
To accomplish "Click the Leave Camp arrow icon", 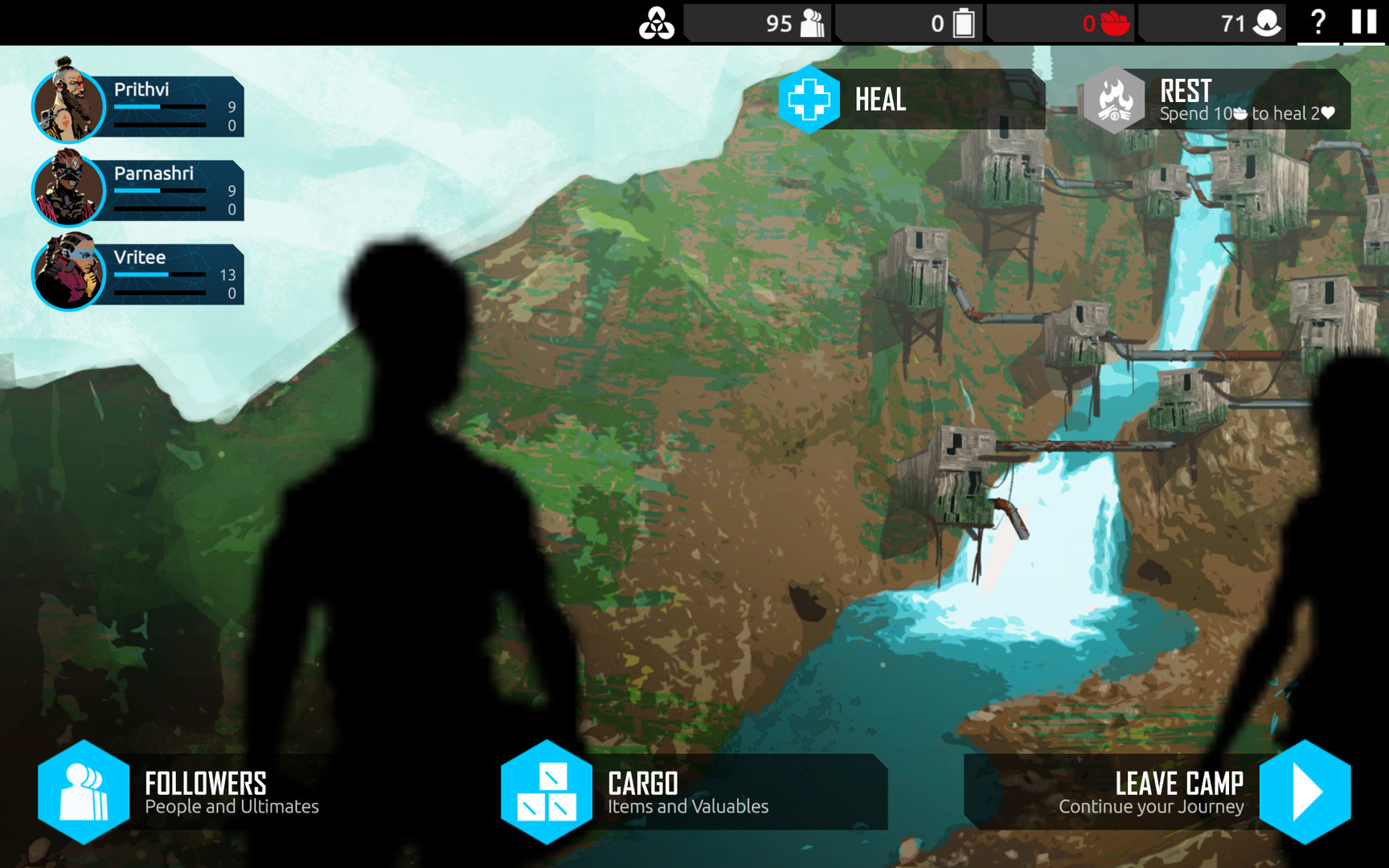I will [x=1306, y=792].
